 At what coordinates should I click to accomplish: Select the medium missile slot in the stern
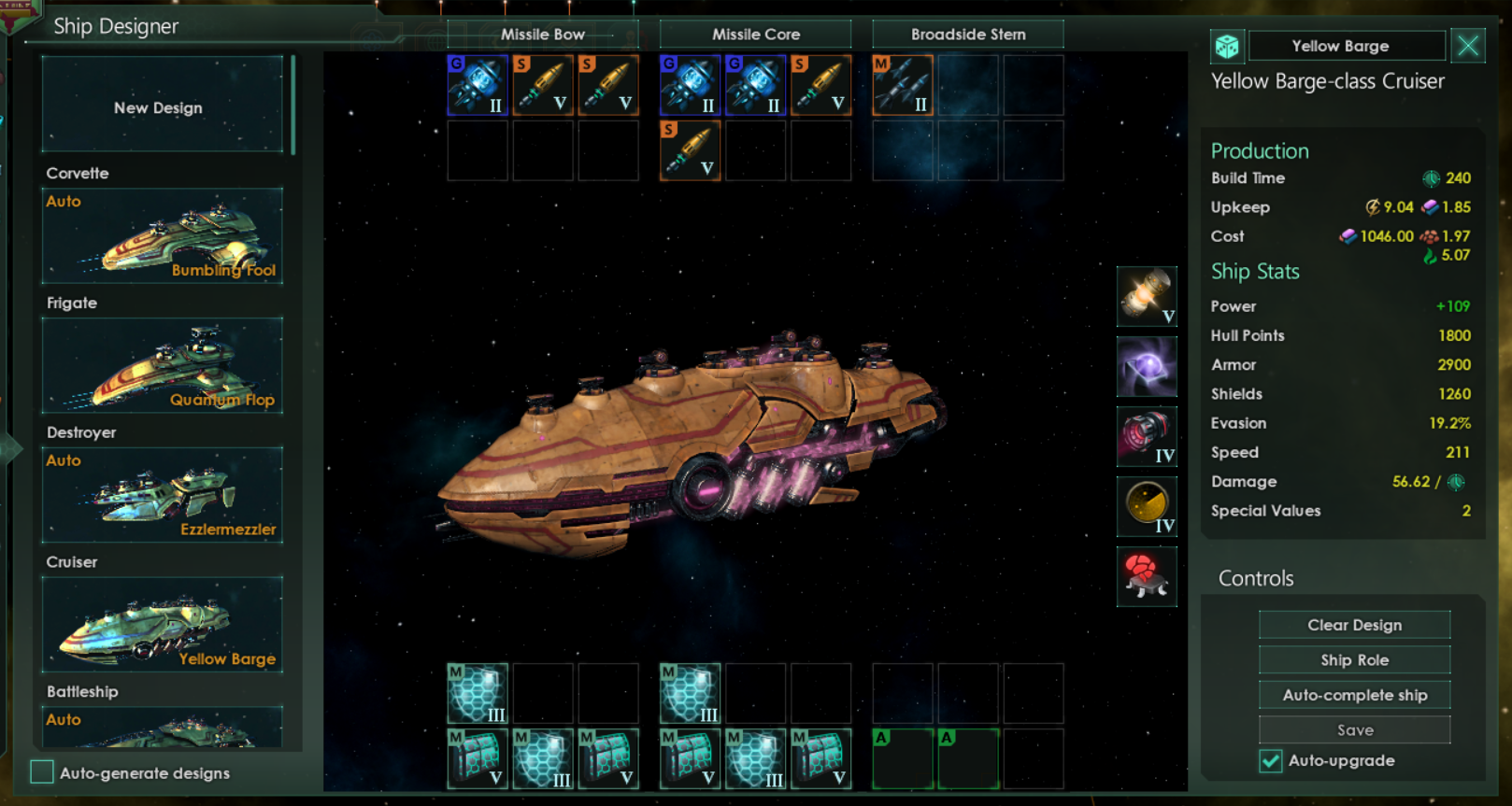pos(903,85)
